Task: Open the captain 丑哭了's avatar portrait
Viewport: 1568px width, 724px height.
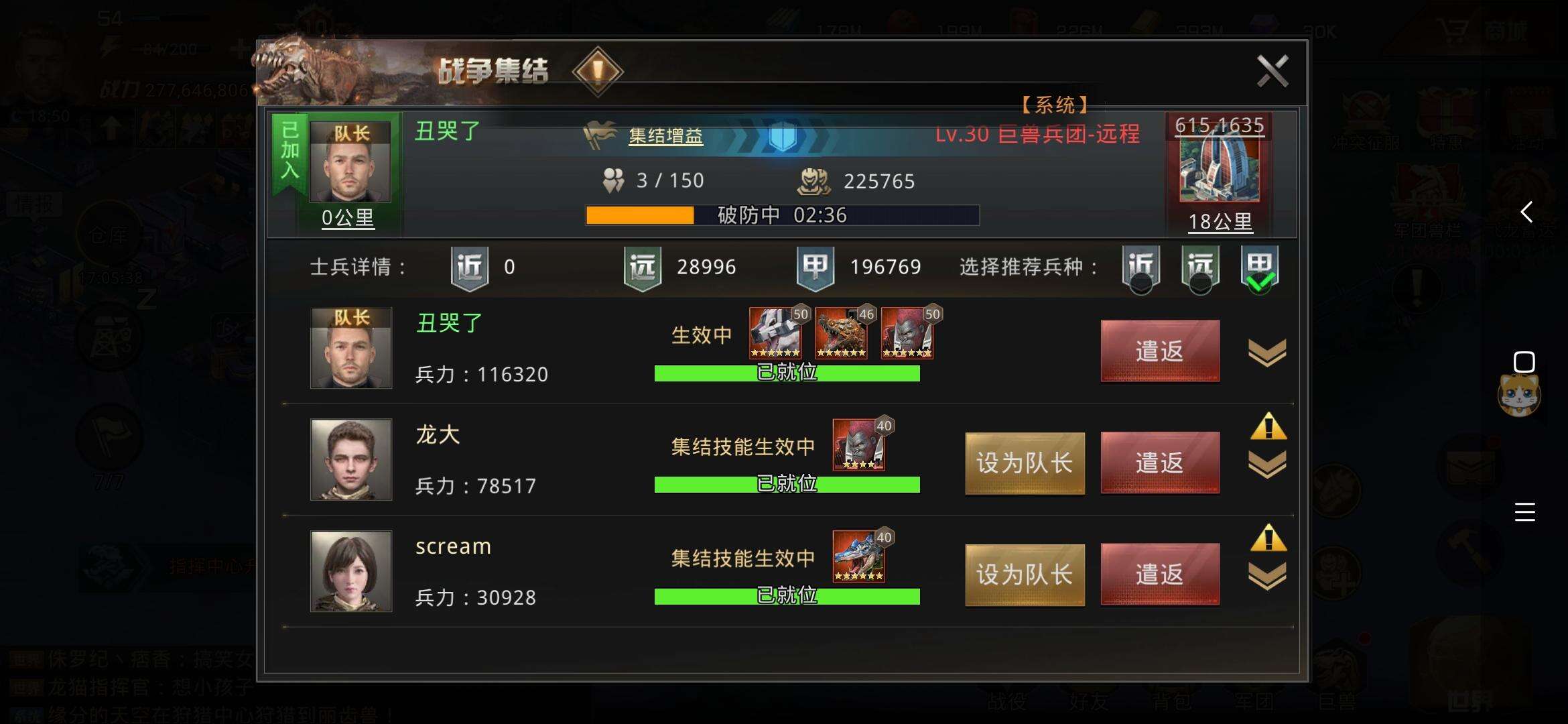Action: pyautogui.click(x=351, y=161)
